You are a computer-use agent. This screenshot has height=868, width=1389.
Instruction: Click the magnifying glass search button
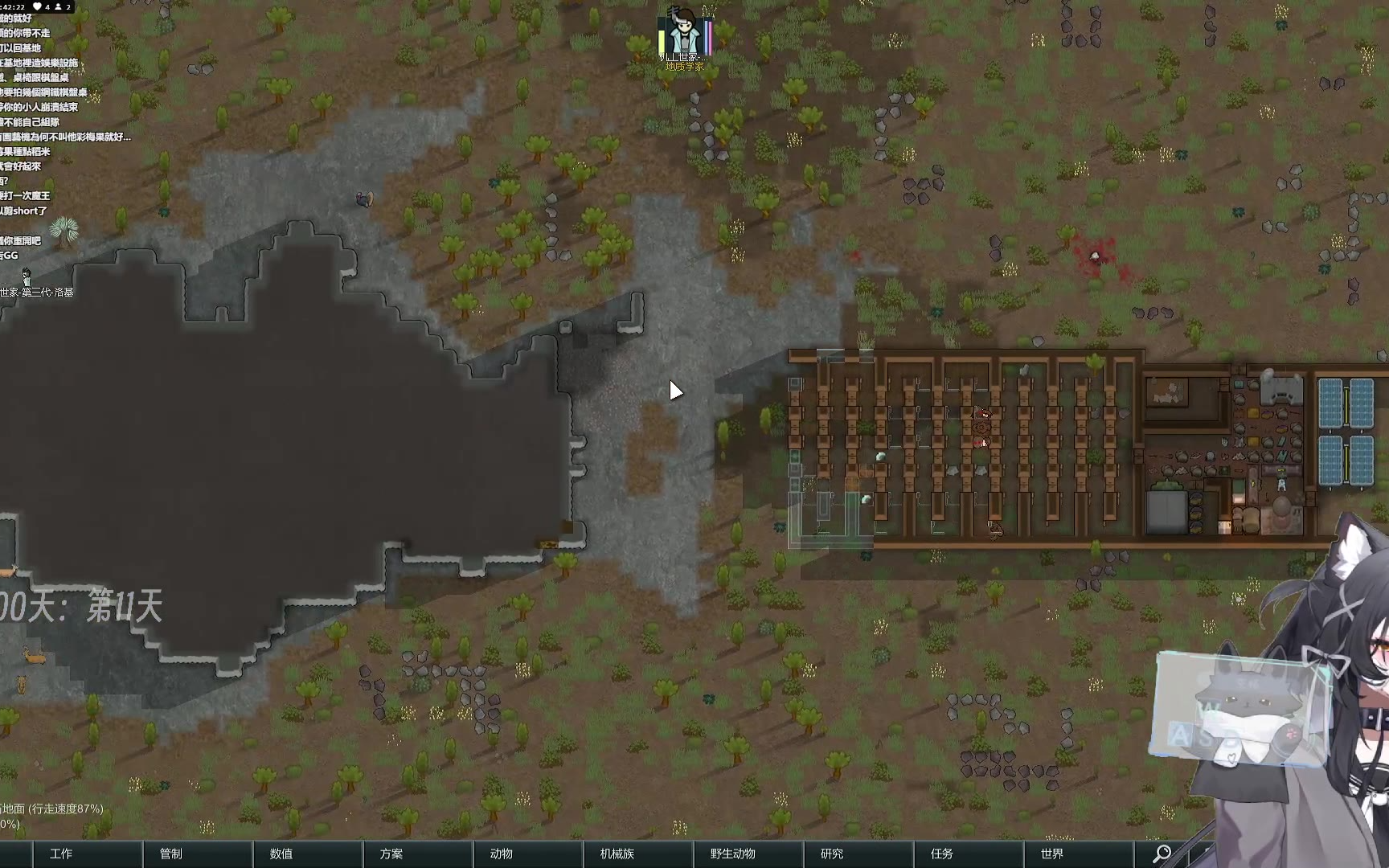click(x=1162, y=854)
